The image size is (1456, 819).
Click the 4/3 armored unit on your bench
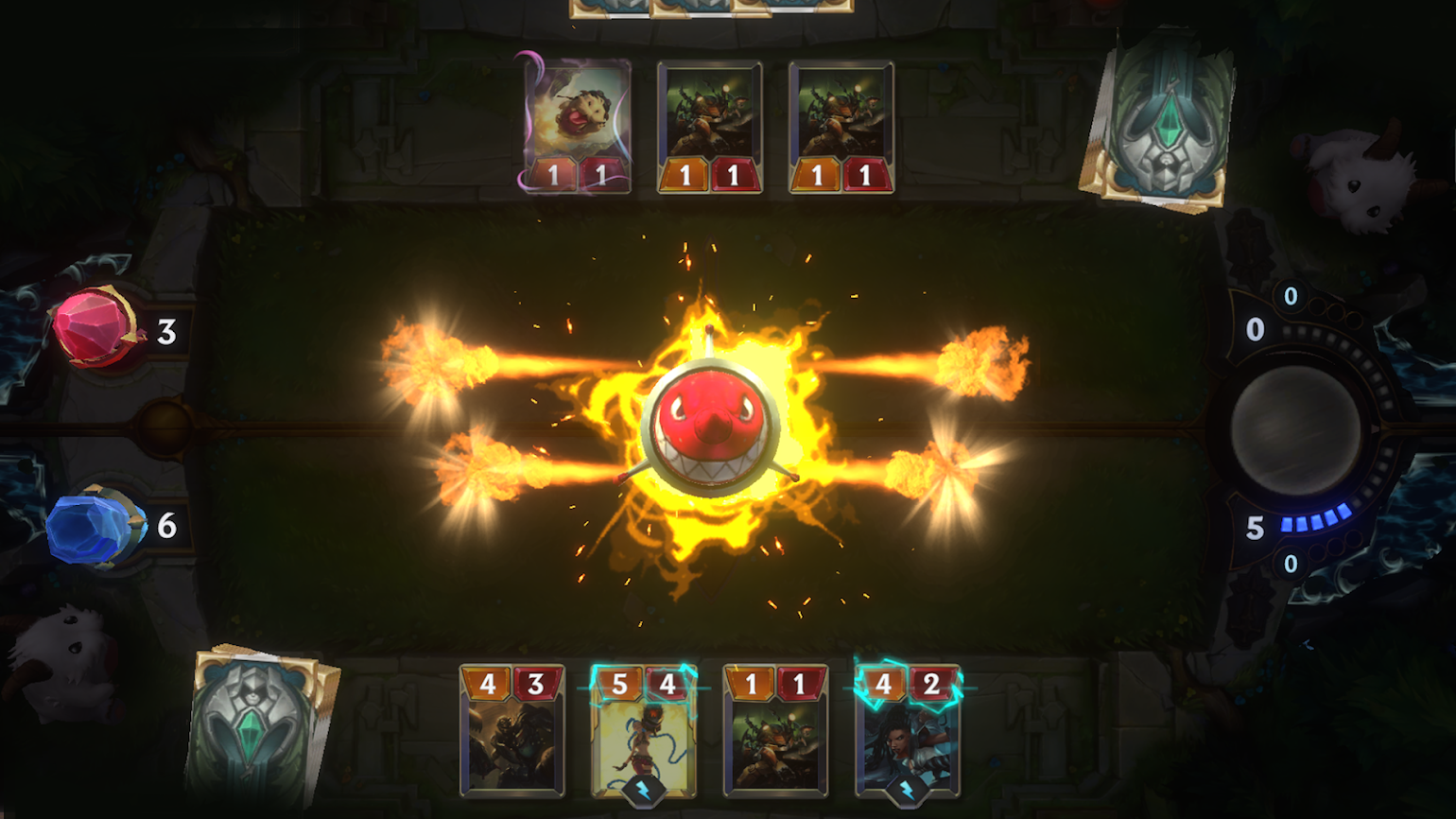[511, 733]
